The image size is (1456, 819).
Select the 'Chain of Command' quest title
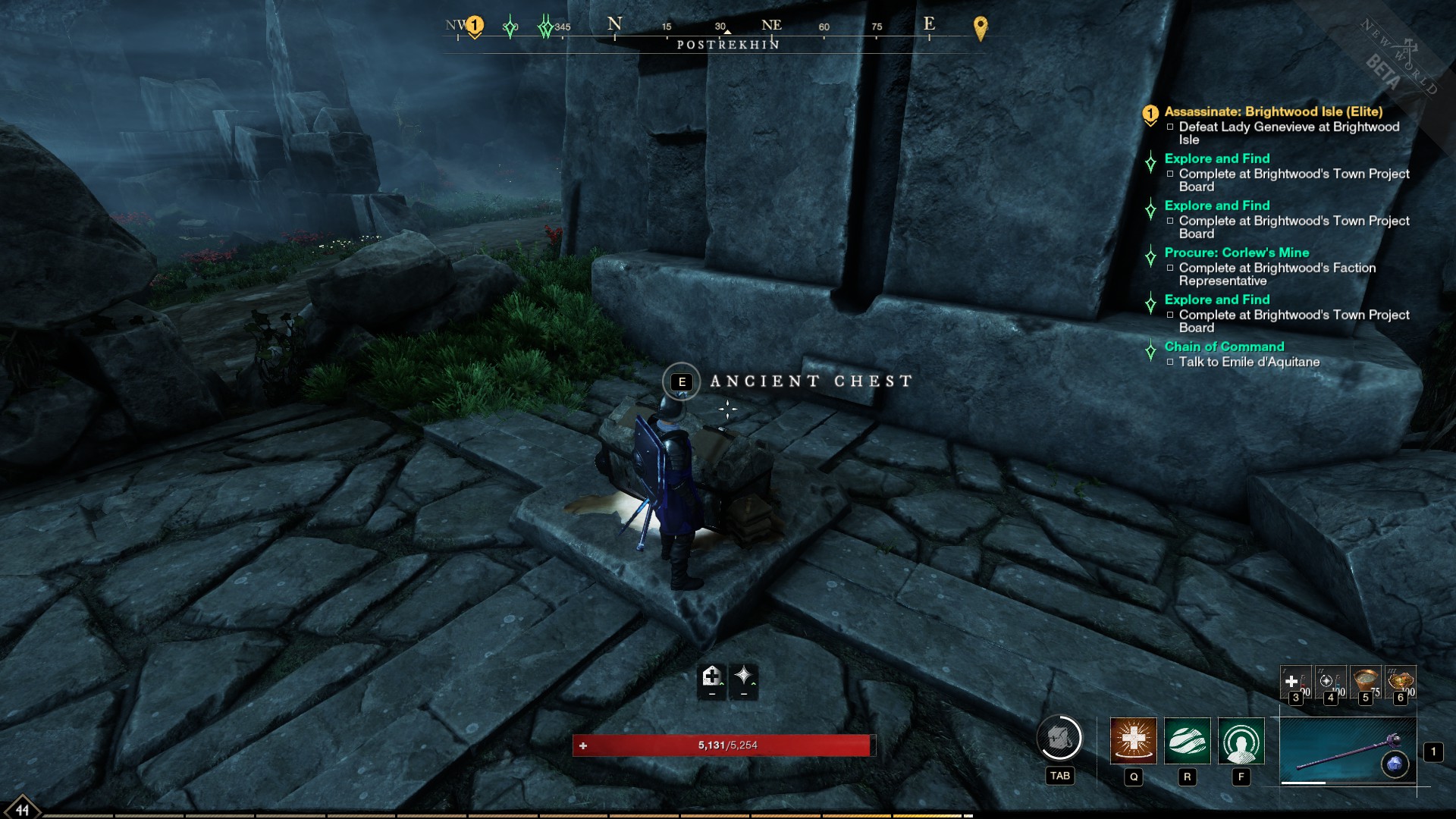point(1223,347)
